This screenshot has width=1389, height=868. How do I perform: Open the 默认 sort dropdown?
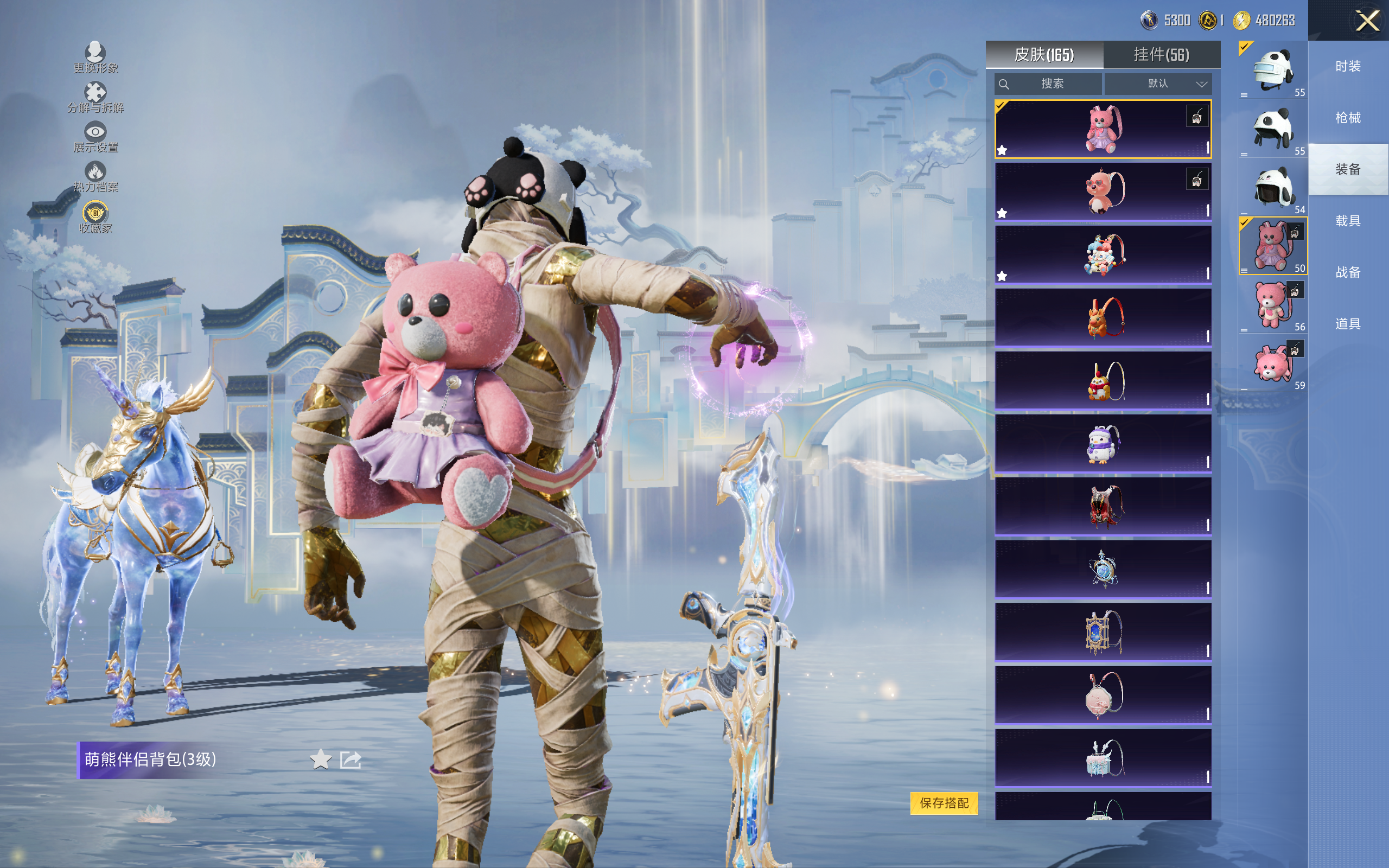click(x=1158, y=84)
